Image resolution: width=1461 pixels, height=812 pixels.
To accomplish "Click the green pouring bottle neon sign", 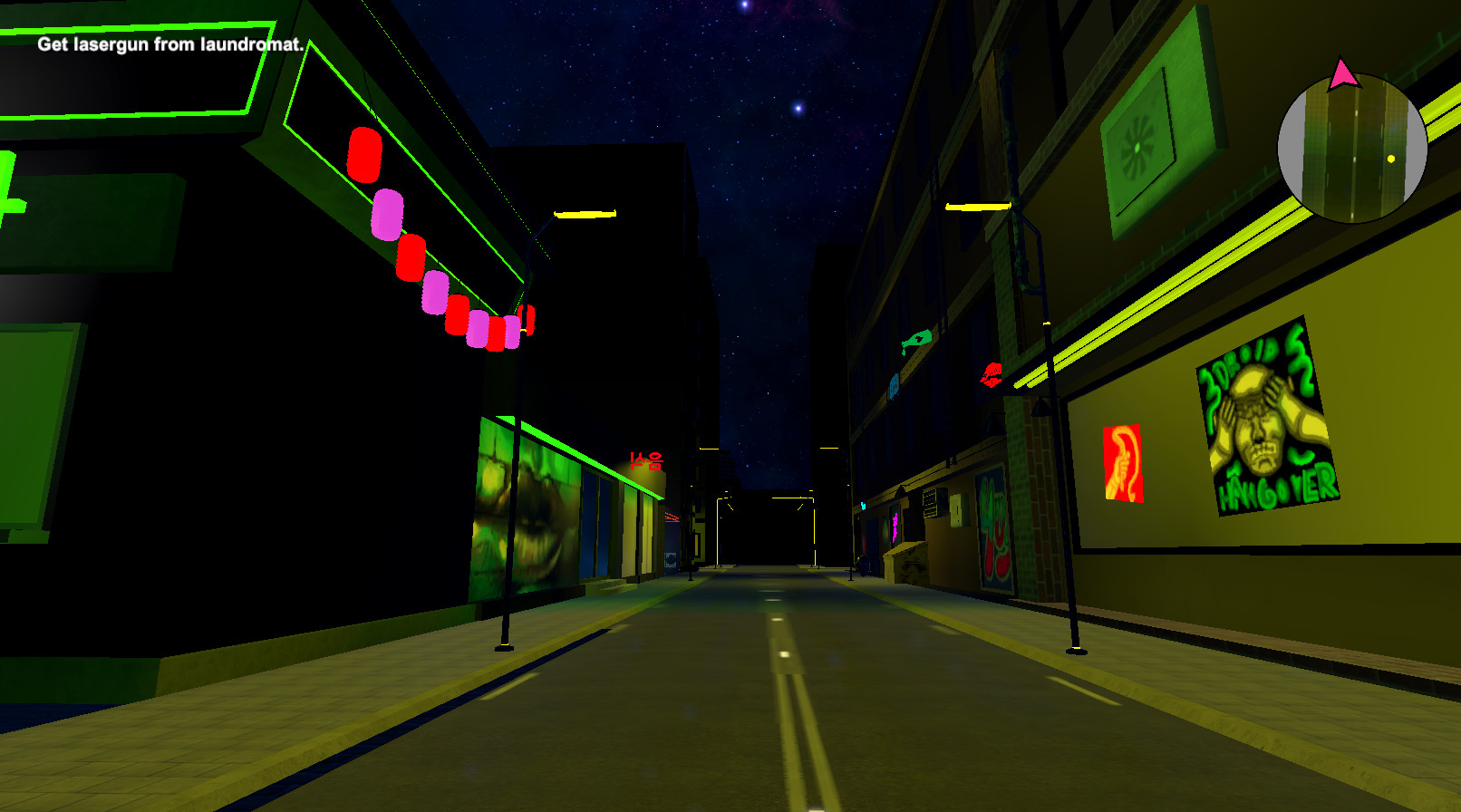I will point(918,340).
